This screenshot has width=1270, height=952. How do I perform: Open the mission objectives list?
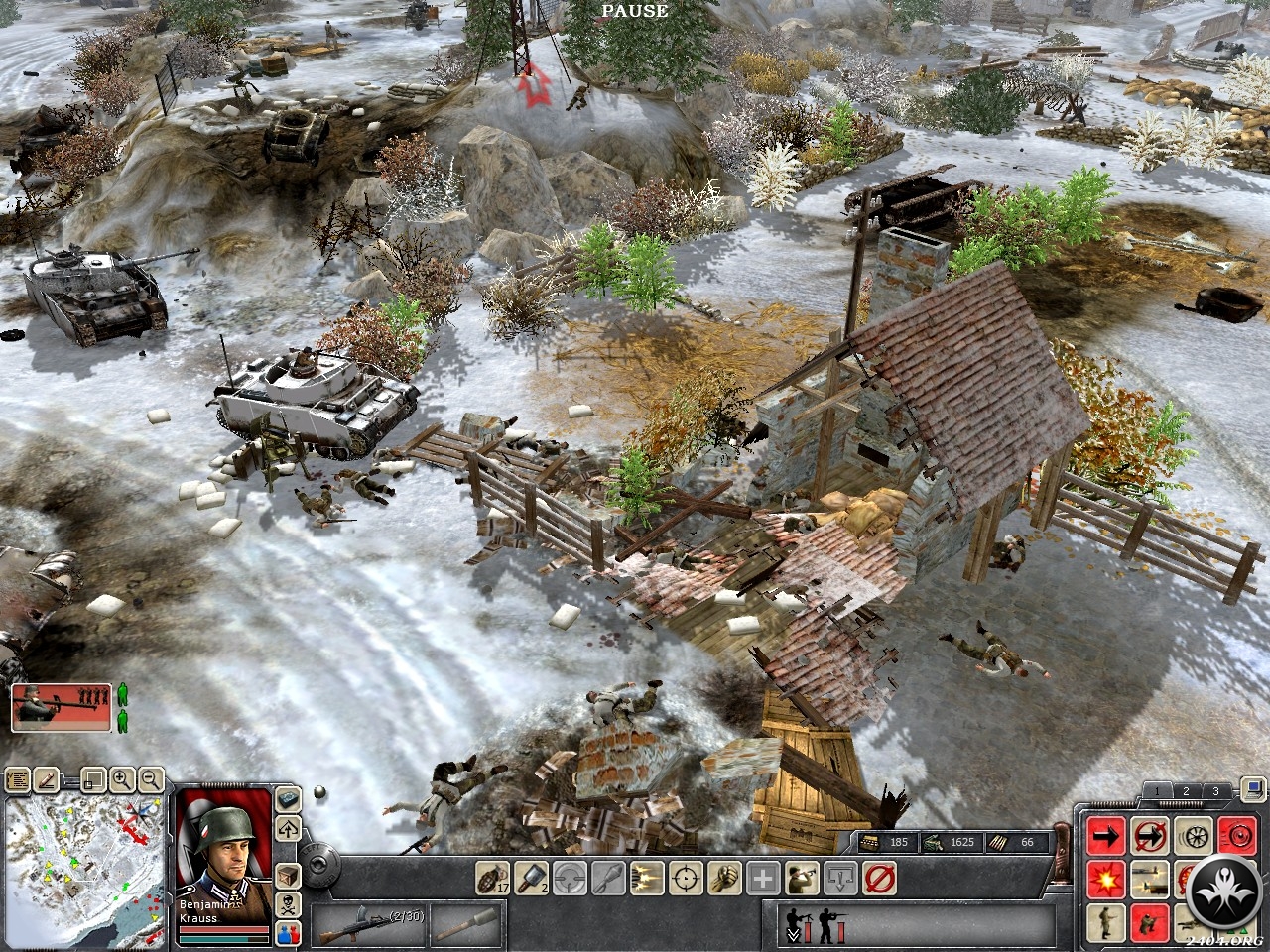(x=17, y=780)
